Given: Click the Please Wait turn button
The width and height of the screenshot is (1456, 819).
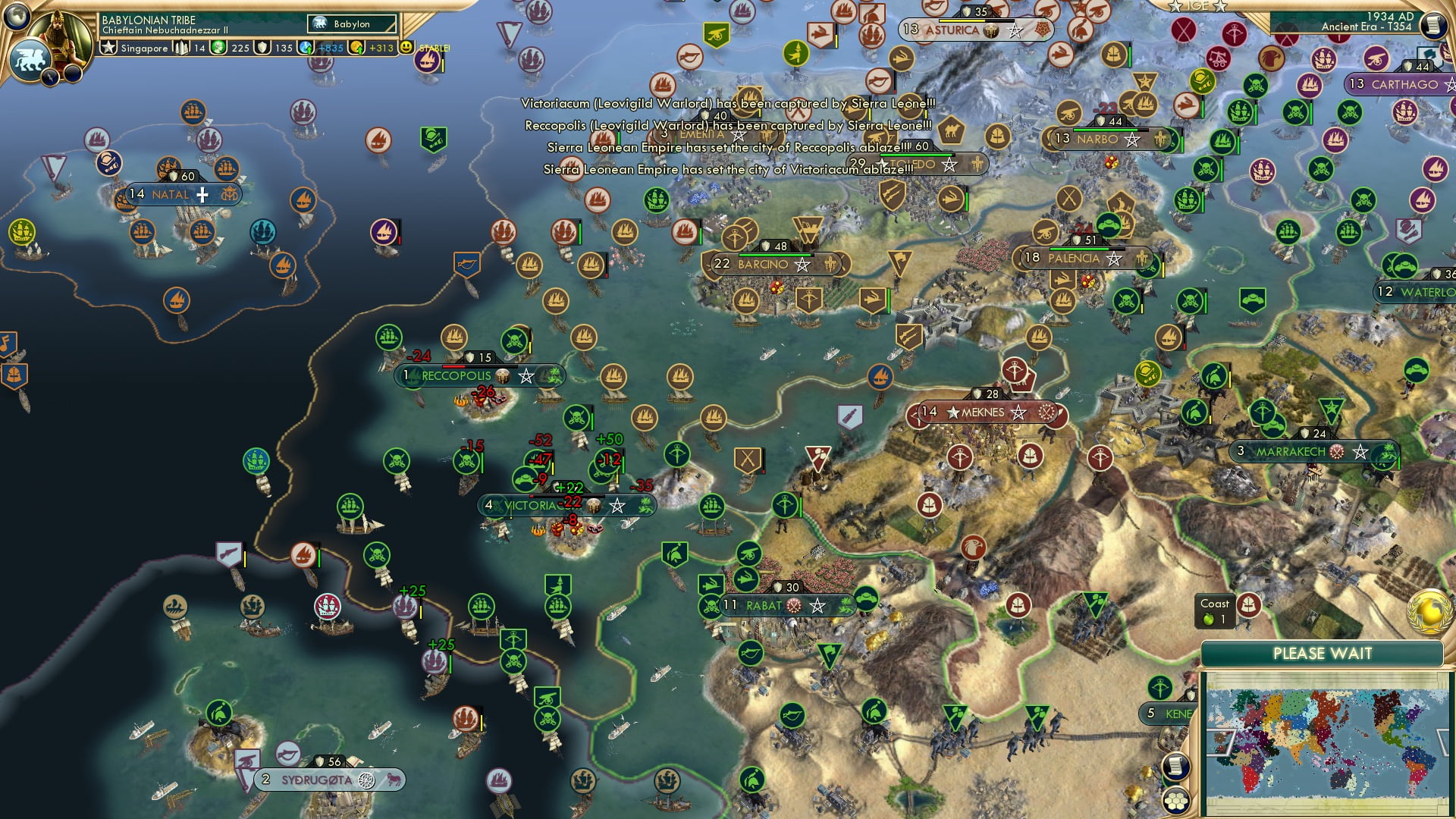Looking at the screenshot, I should pos(1322,654).
